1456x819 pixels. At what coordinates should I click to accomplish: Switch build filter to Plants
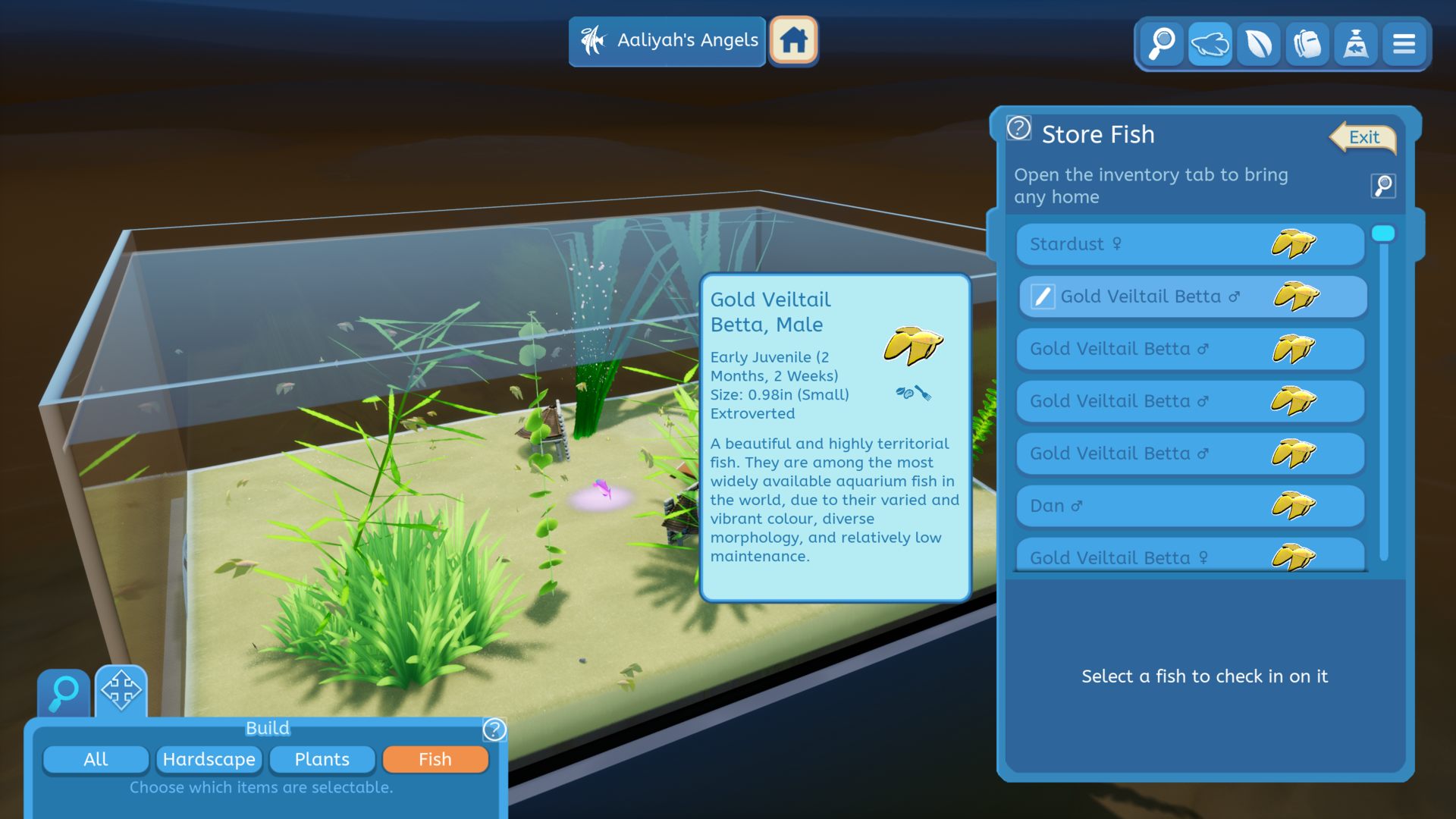pyautogui.click(x=322, y=759)
